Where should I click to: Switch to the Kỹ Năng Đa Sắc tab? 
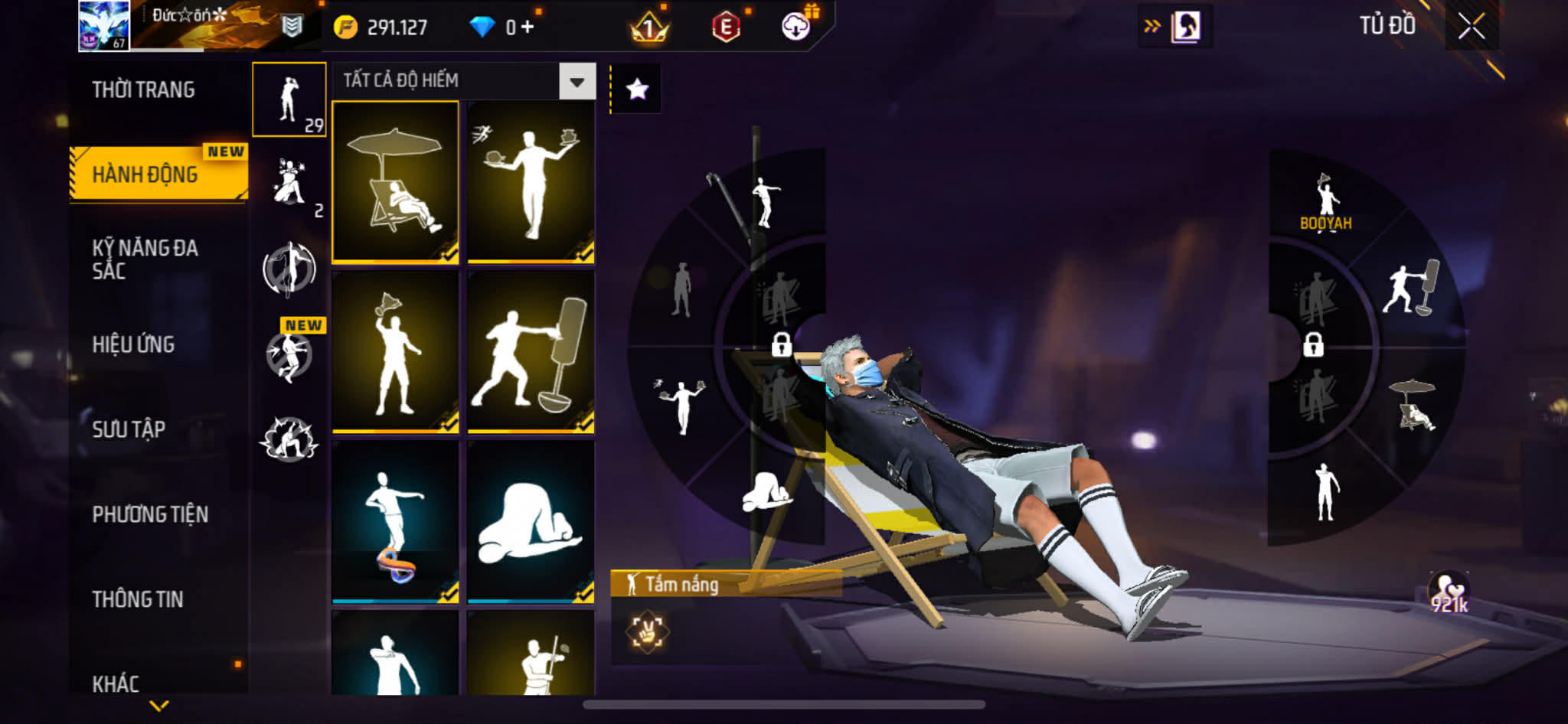[x=145, y=259]
